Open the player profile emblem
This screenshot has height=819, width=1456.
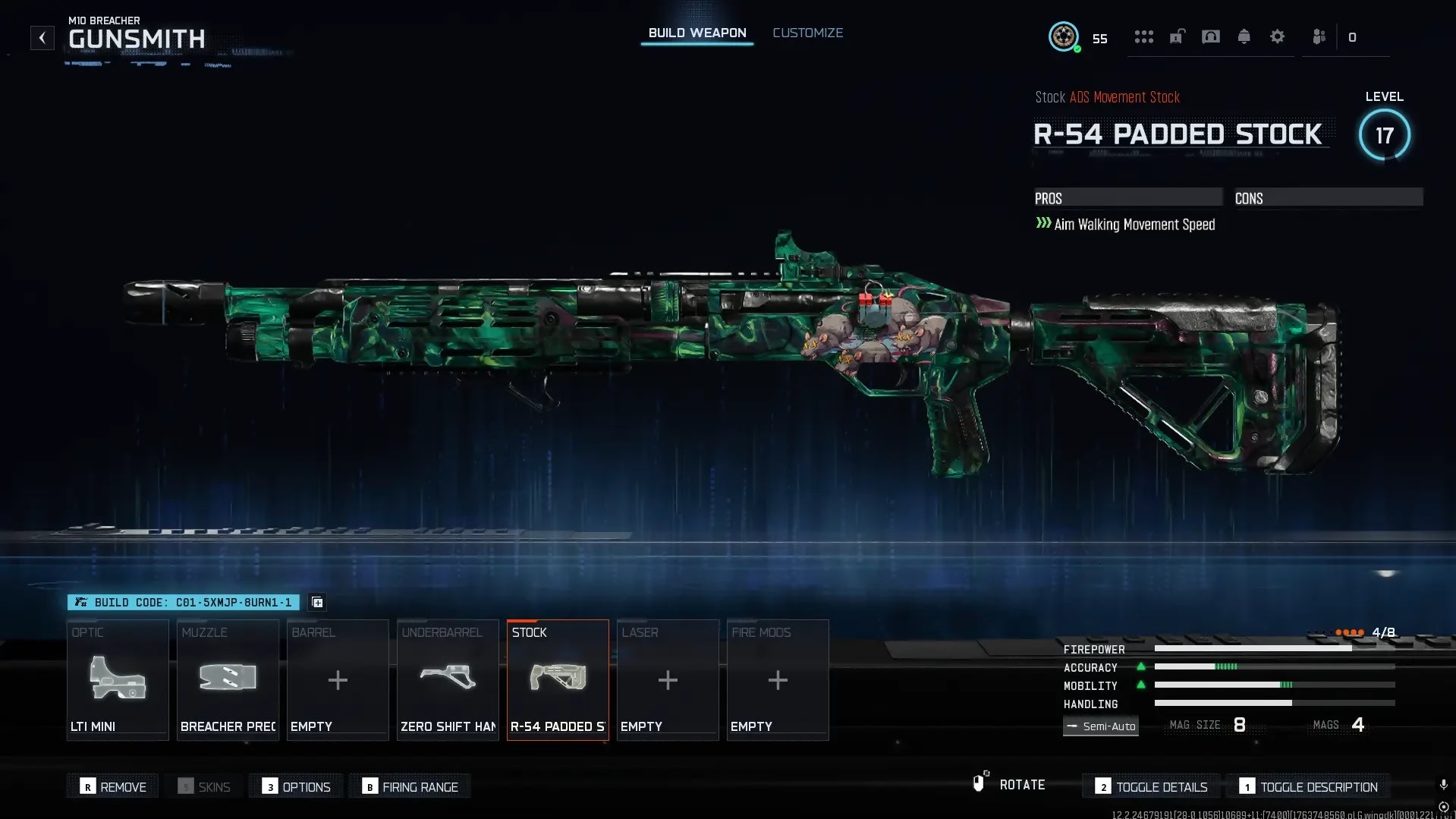tap(1063, 36)
